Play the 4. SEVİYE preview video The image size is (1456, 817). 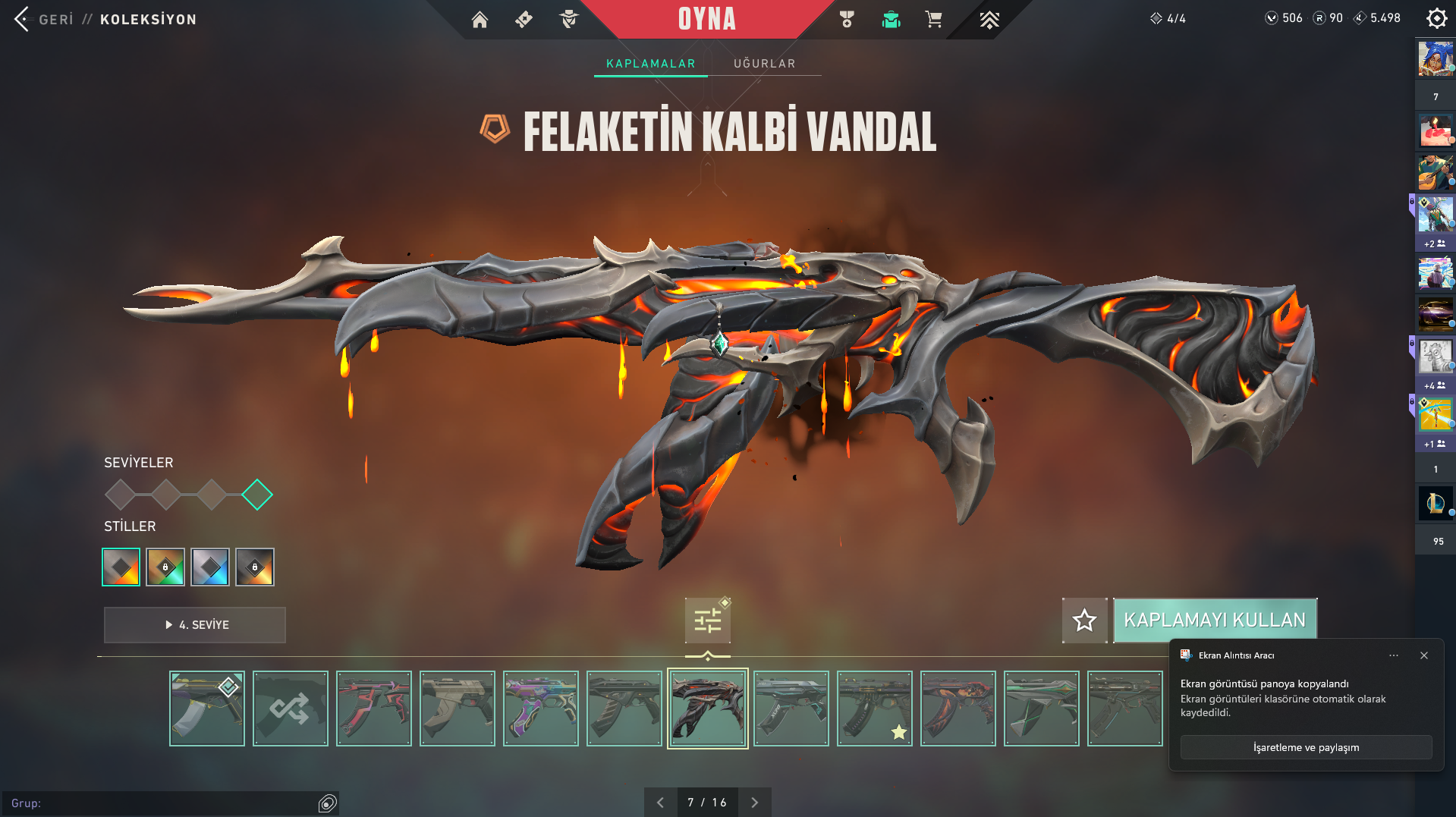[195, 625]
